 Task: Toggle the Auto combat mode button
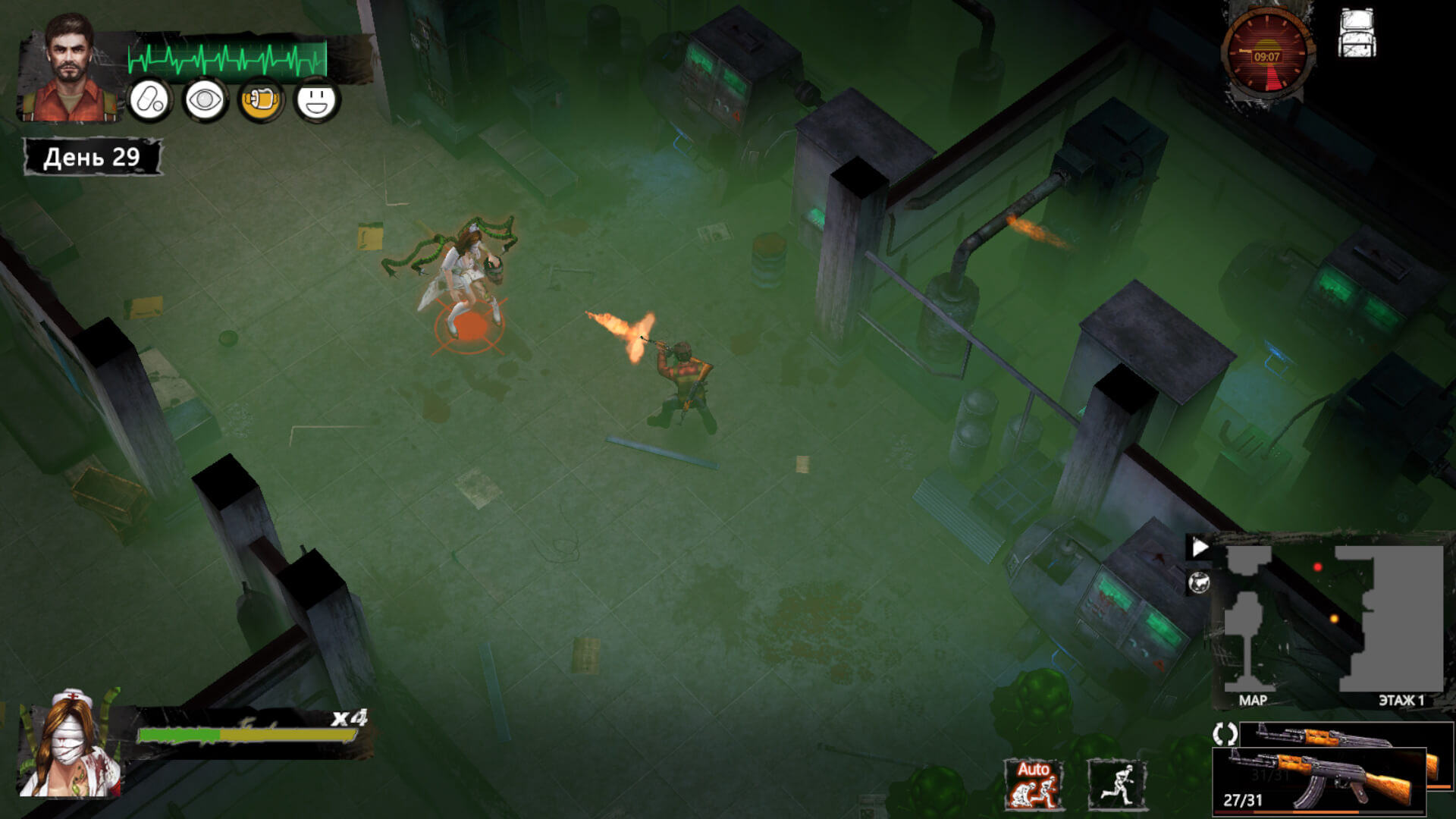click(1033, 785)
